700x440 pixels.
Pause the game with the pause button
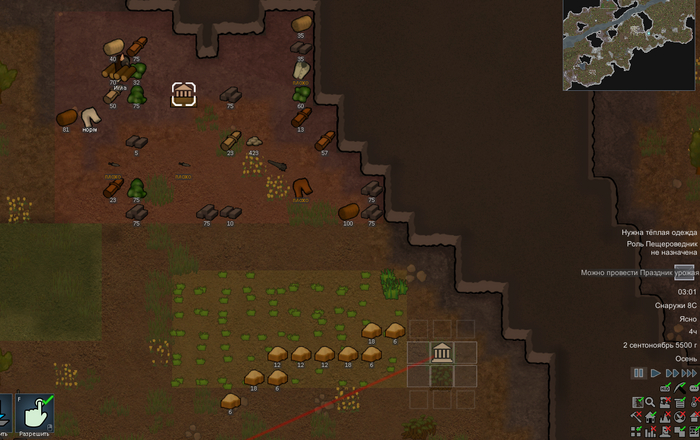(638, 373)
